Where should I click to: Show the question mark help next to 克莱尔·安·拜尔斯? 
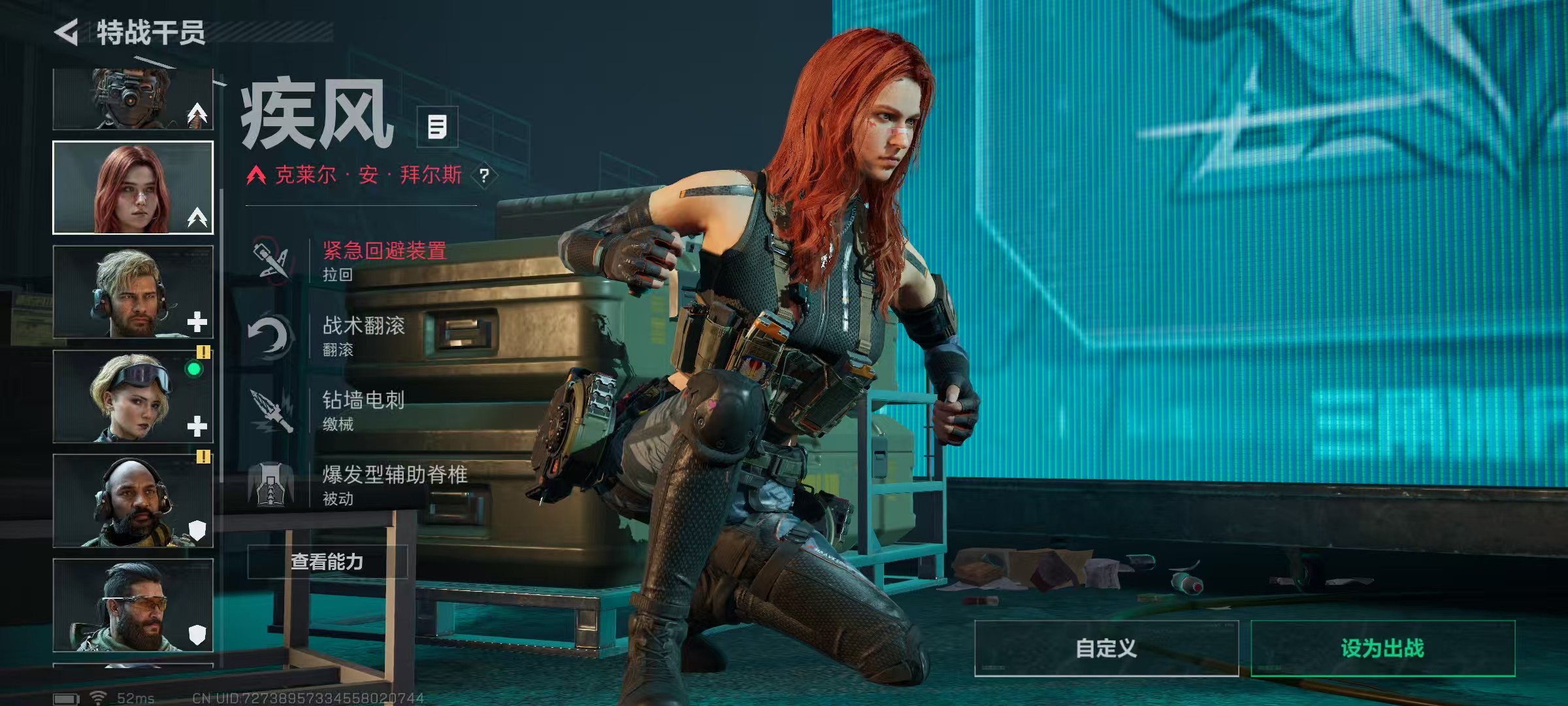point(484,176)
